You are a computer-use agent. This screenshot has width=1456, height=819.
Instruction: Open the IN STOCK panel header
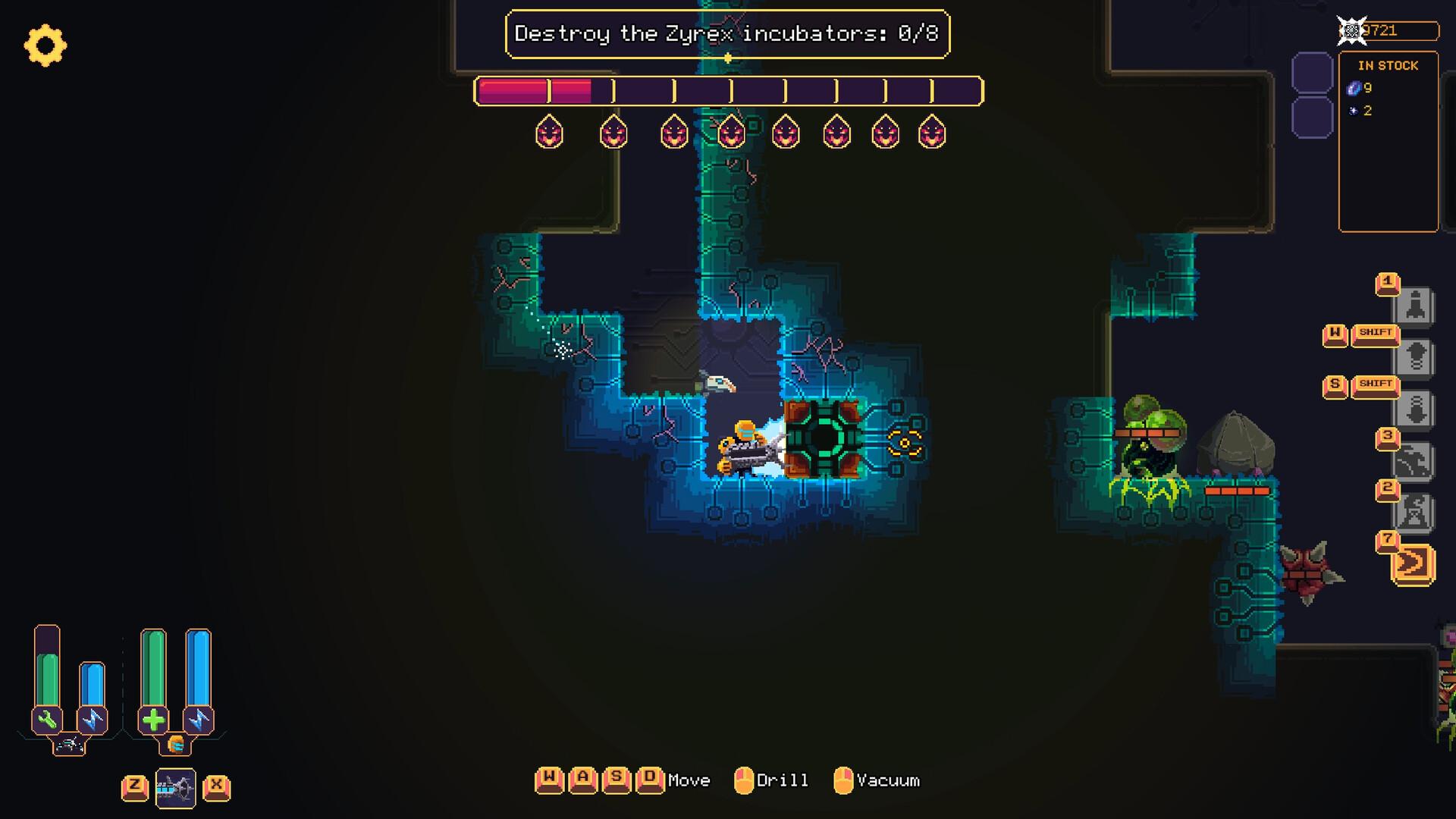[x=1389, y=65]
